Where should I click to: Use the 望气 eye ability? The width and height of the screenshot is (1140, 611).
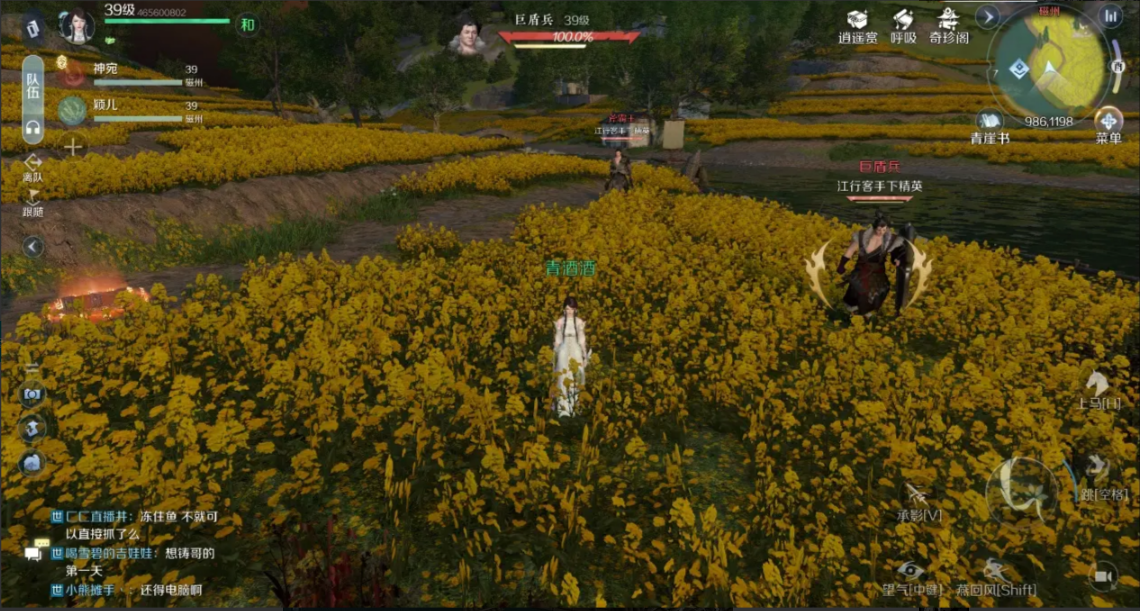tap(908, 572)
